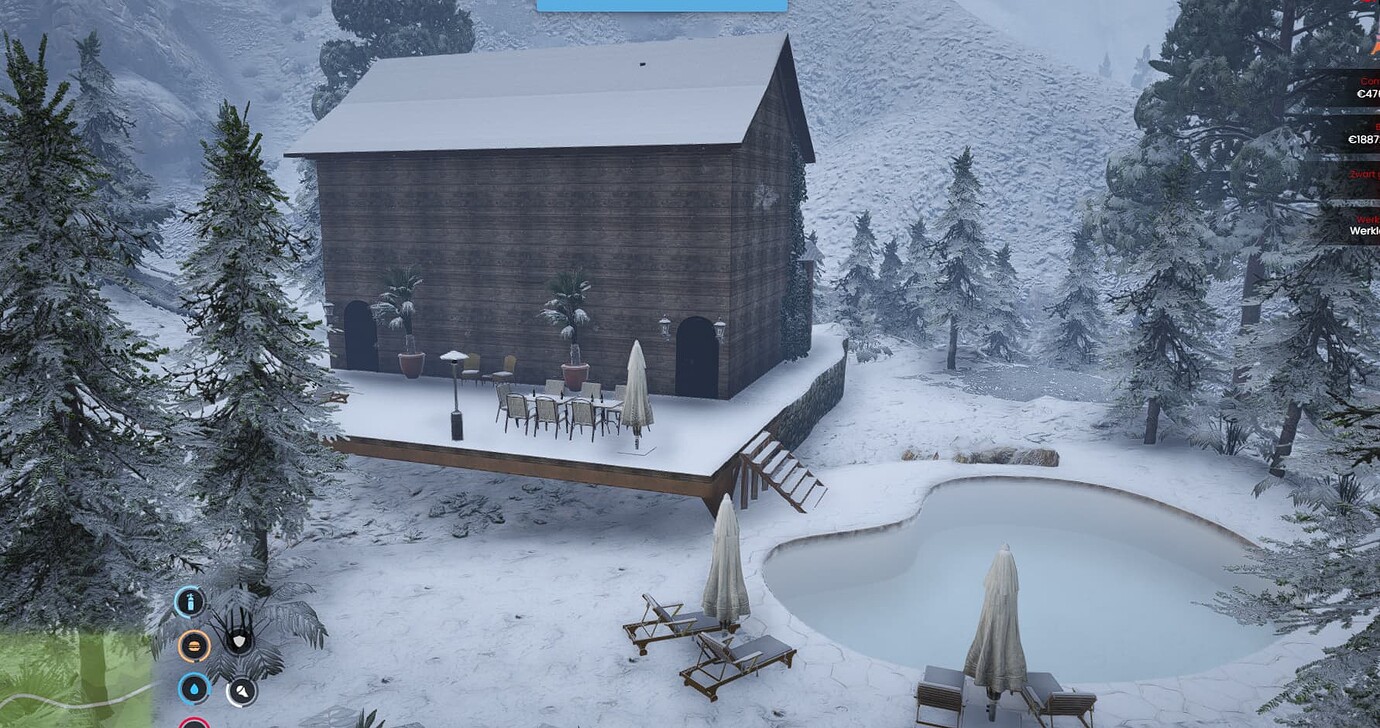Click the burger hunger status icon
The image size is (1380, 728).
pos(194,645)
